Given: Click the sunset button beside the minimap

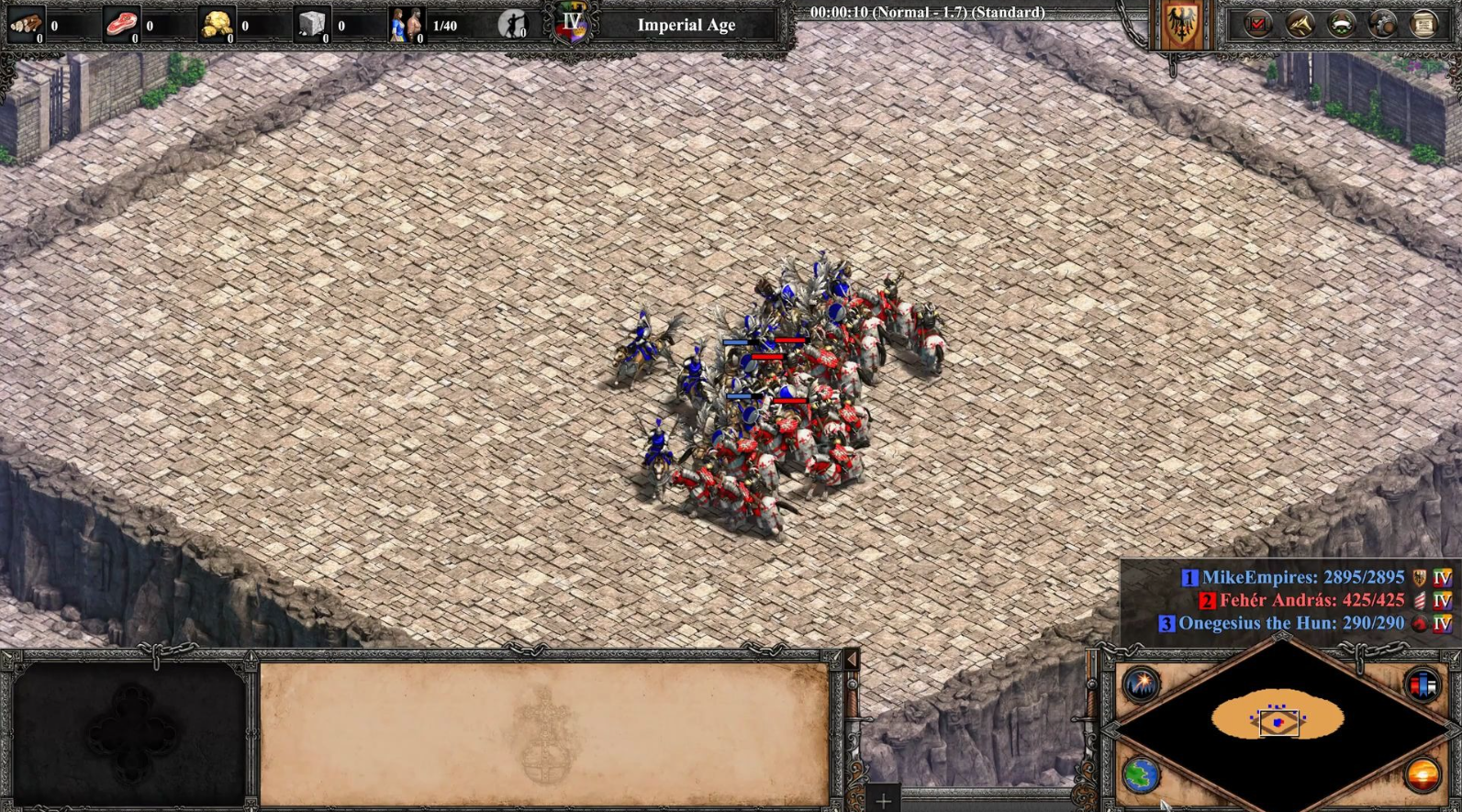Looking at the screenshot, I should [1423, 775].
